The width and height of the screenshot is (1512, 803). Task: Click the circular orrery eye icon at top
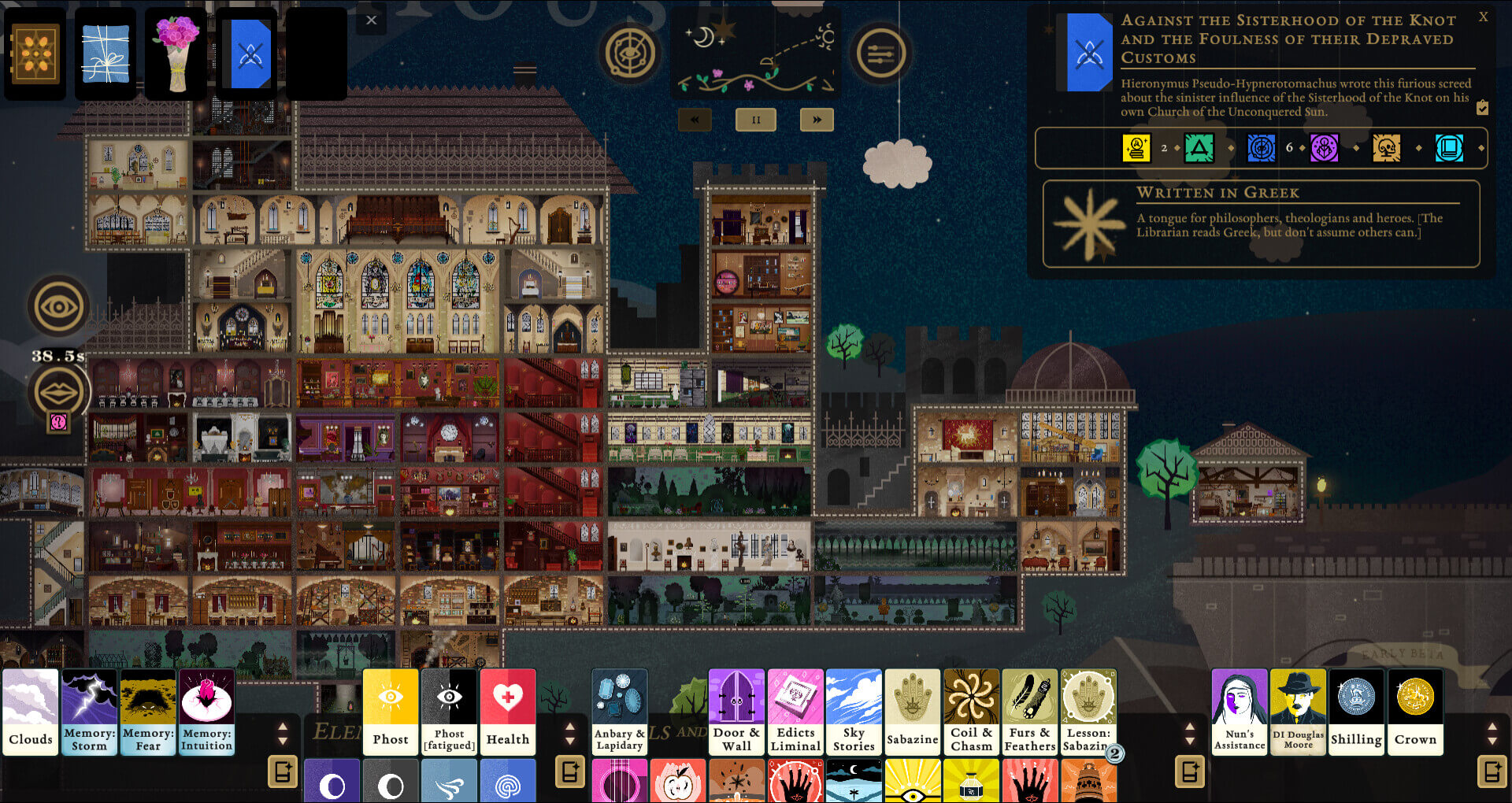(630, 54)
